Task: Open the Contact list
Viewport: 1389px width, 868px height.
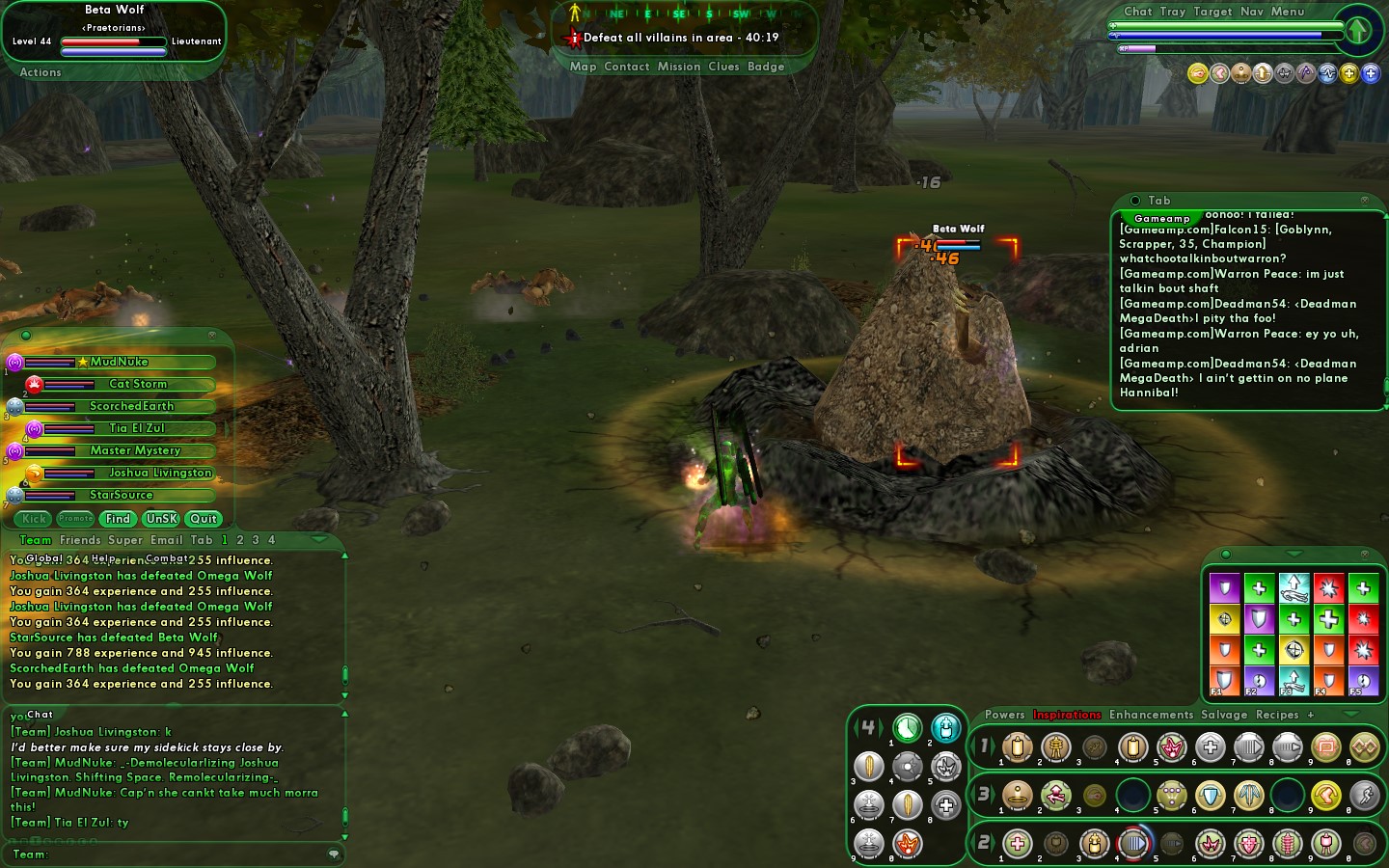Action: pos(626,67)
